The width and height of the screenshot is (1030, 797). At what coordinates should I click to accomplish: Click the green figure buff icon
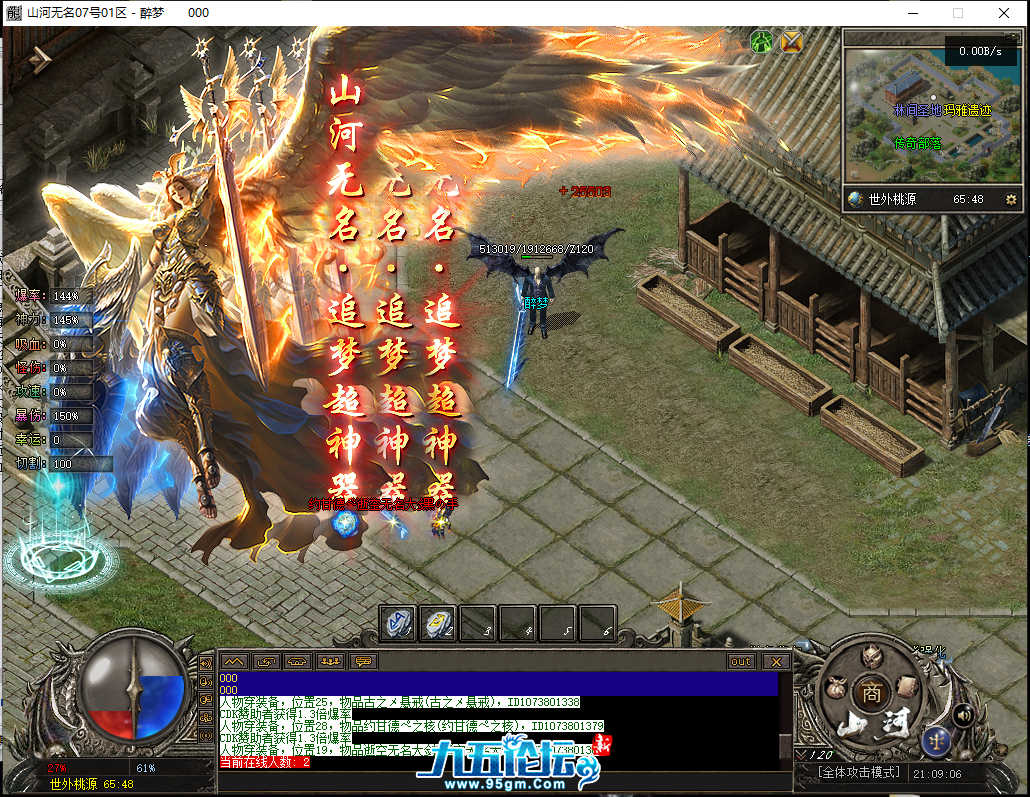(x=763, y=41)
